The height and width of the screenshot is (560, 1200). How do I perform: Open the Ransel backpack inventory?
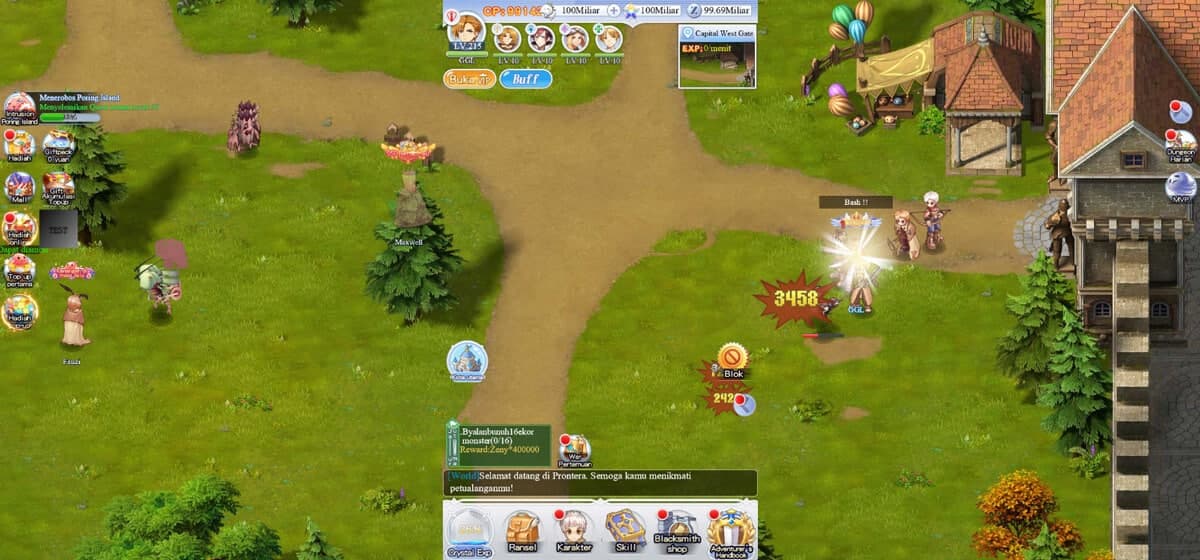pos(521,530)
